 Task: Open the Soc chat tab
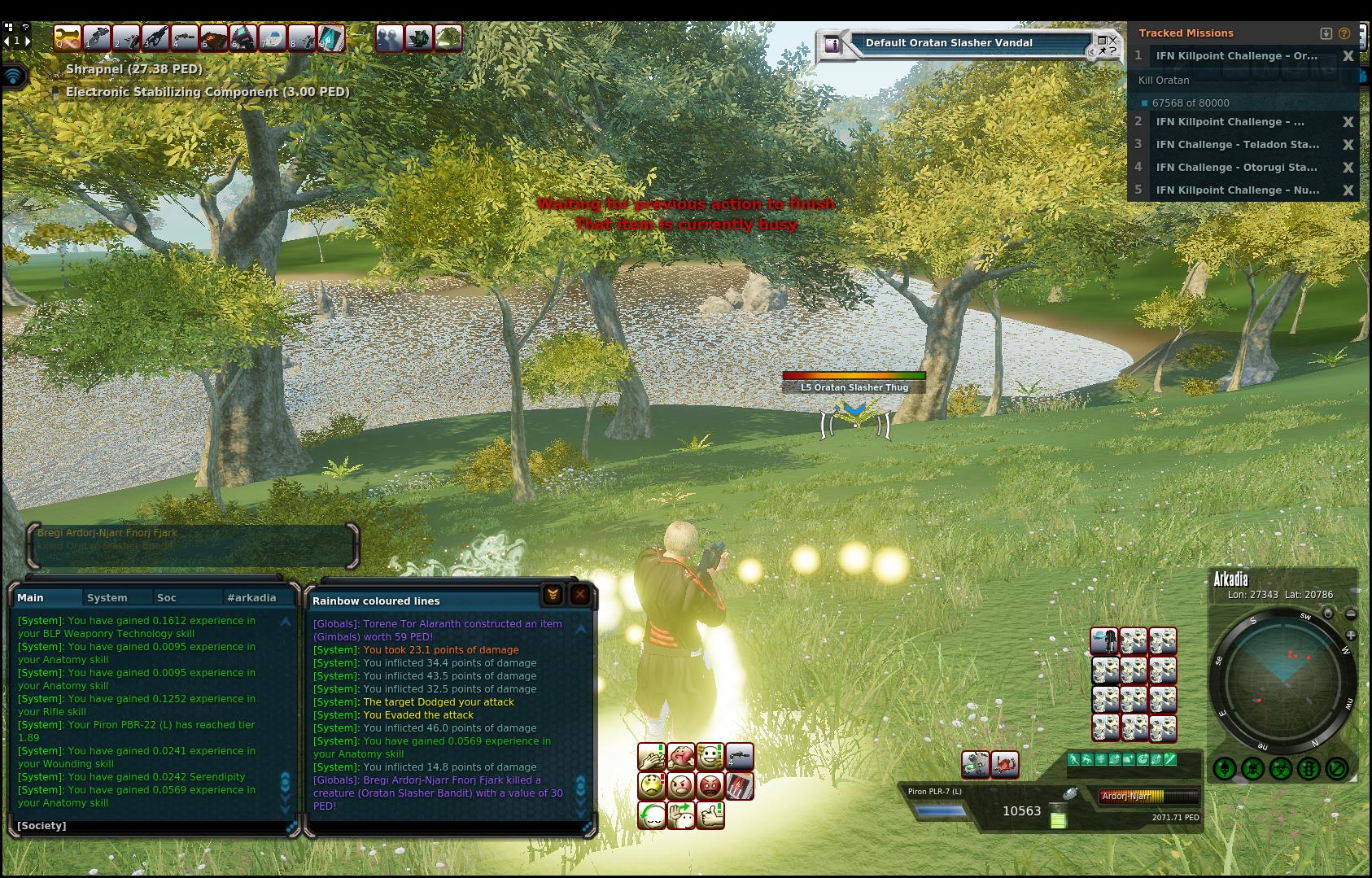click(167, 597)
